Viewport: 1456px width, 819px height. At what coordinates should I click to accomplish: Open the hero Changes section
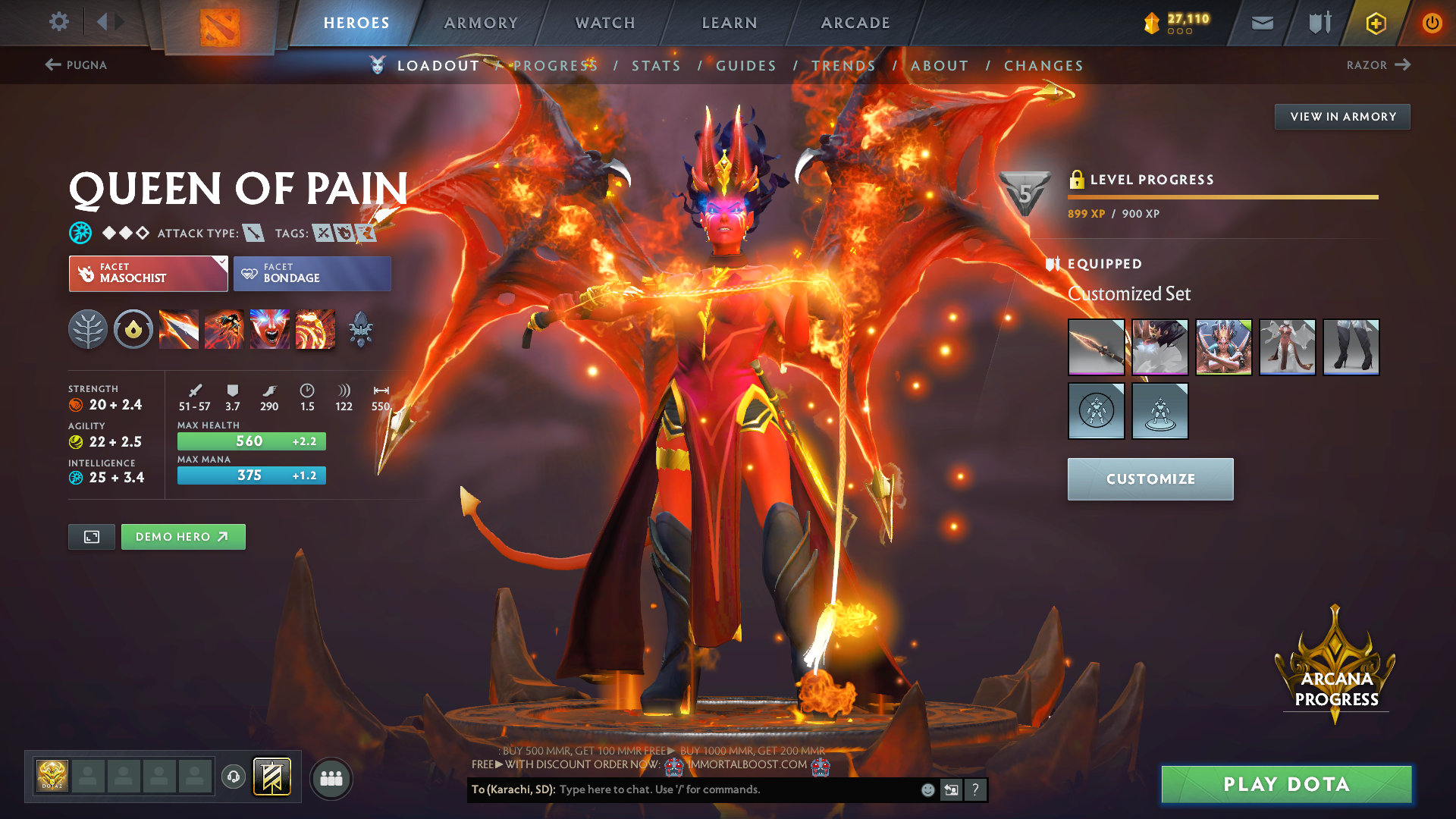click(x=1043, y=66)
